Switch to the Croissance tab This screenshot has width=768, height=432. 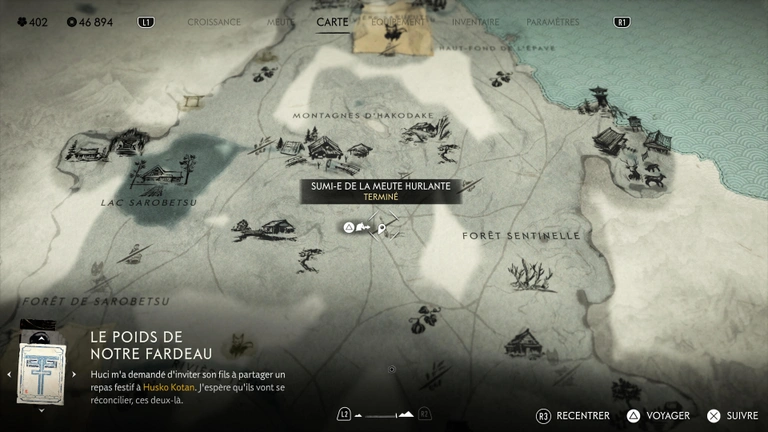point(214,22)
